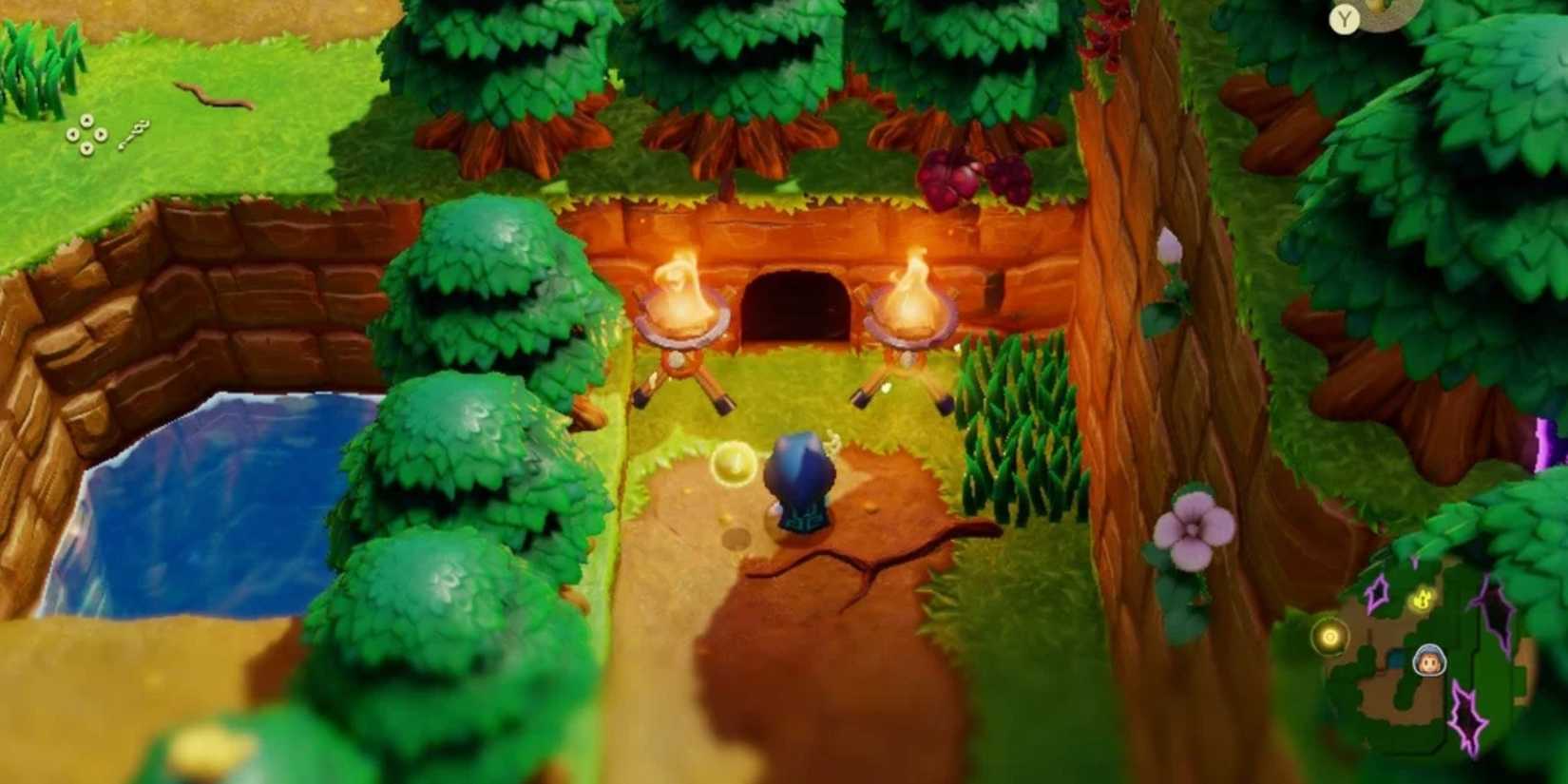Click the player face icon on the minimap

click(x=1429, y=660)
